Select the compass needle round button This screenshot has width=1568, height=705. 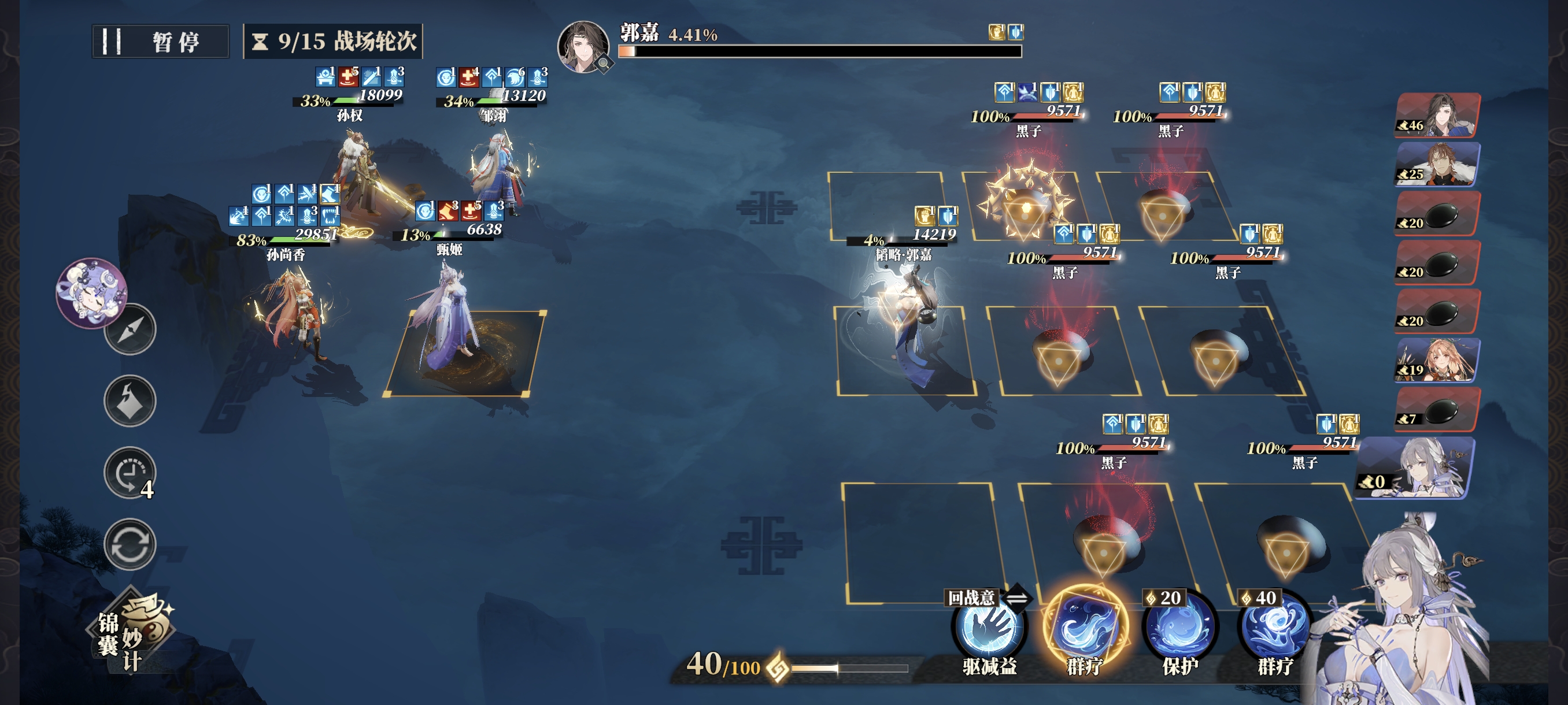(130, 329)
